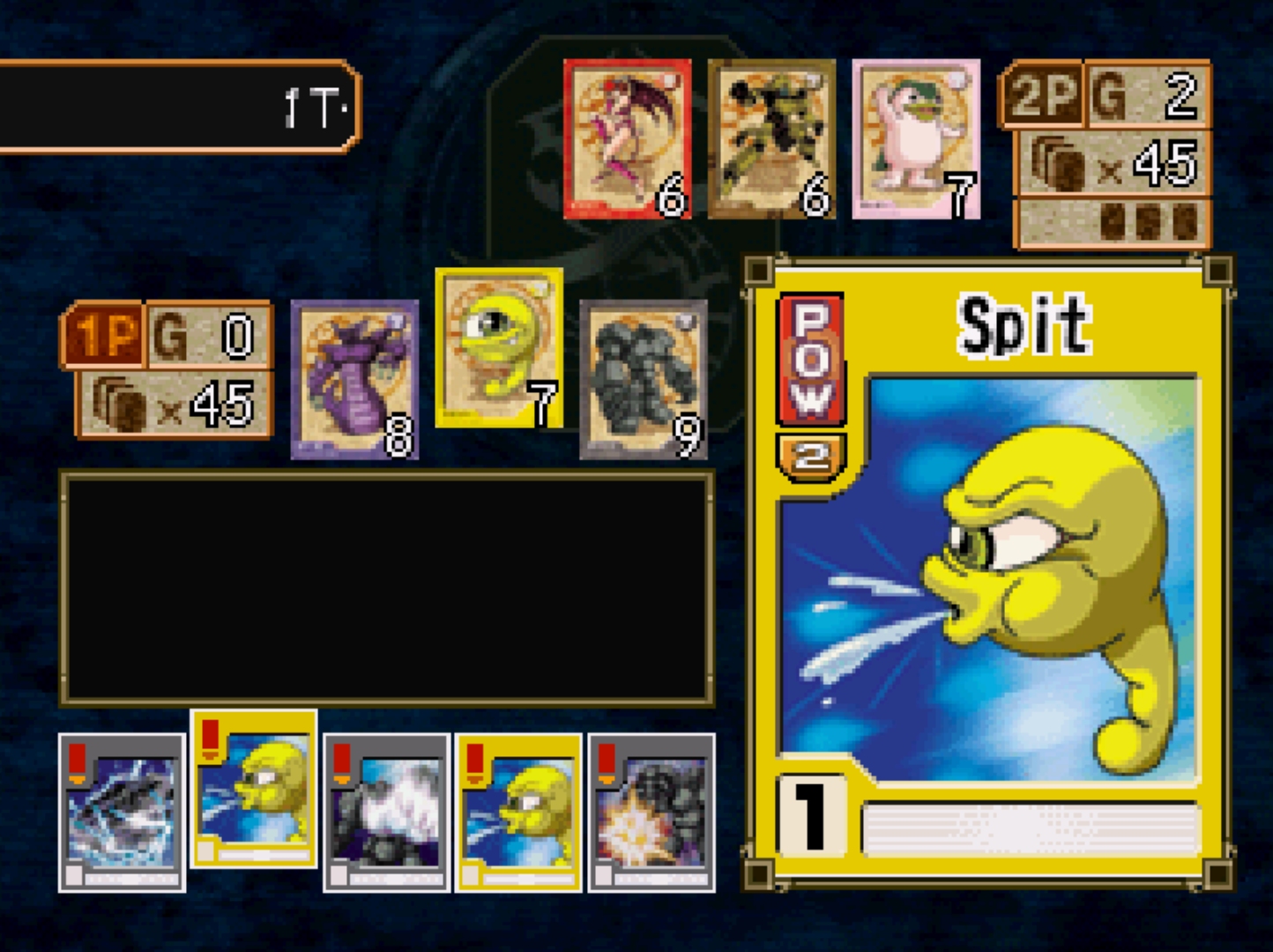1273x952 pixels.
Task: Target the pink-bordered enemy monster with green hat
Action: 916,138
